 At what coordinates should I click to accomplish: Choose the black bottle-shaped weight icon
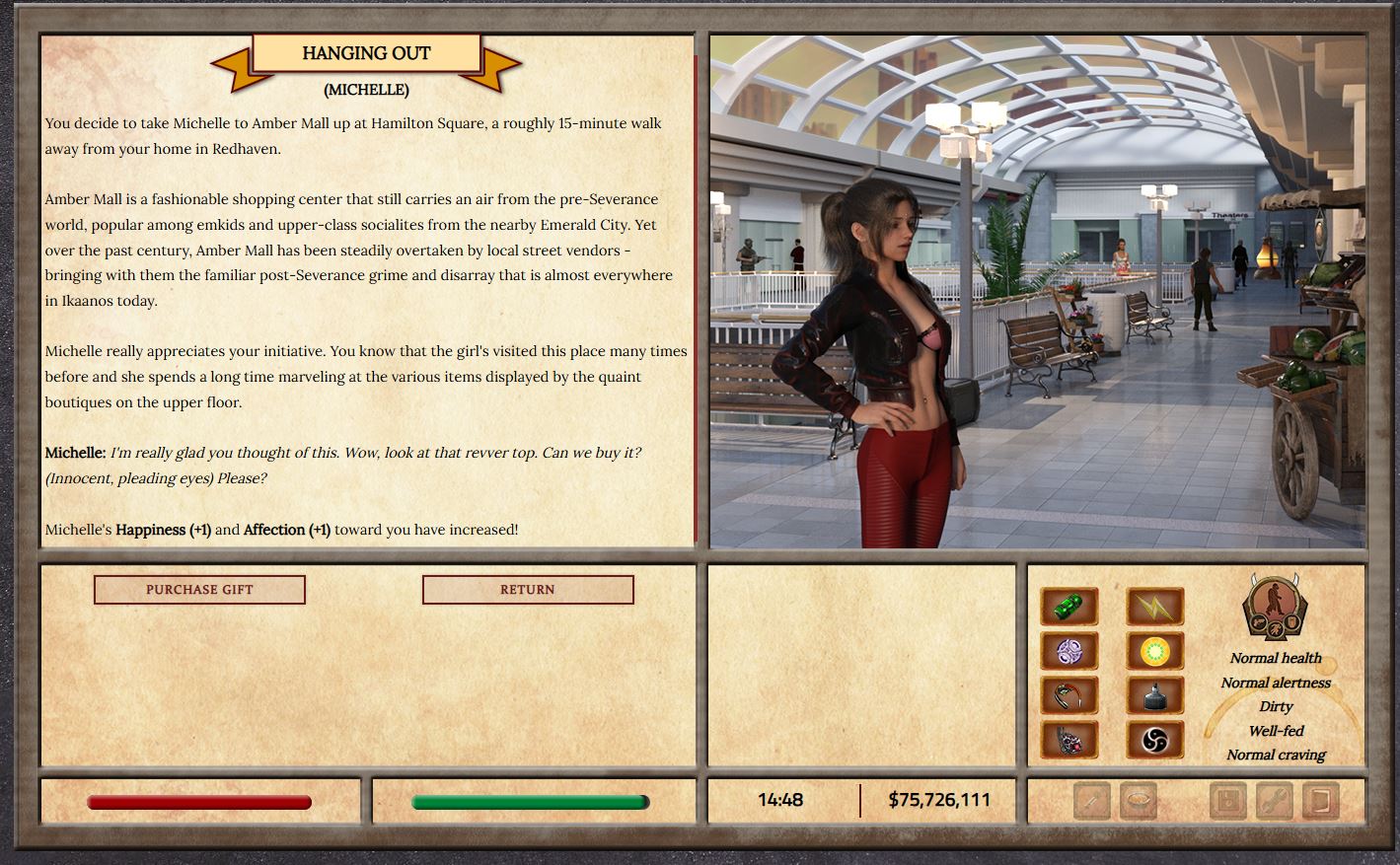1155,695
